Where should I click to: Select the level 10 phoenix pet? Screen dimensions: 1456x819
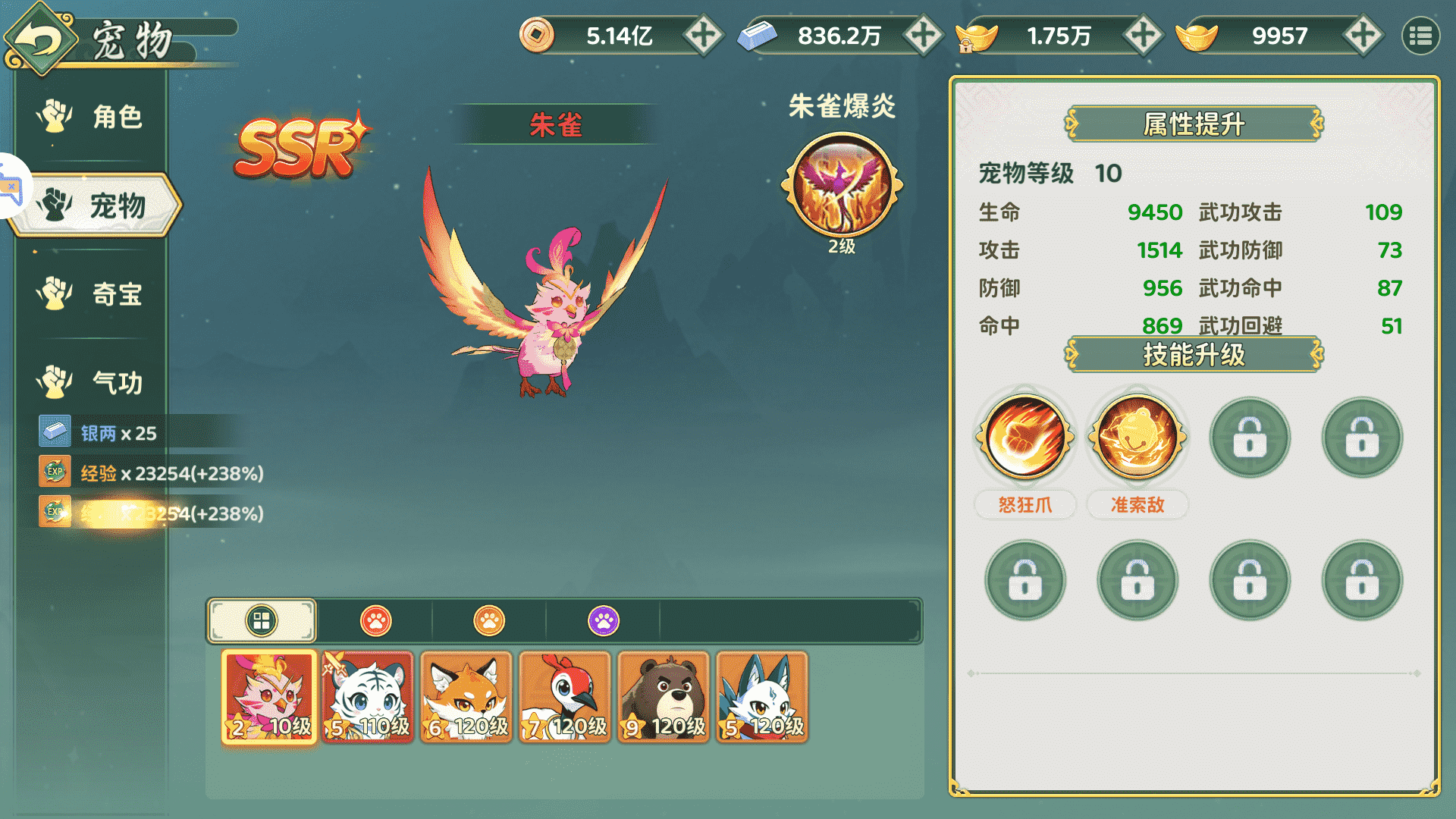(x=269, y=696)
